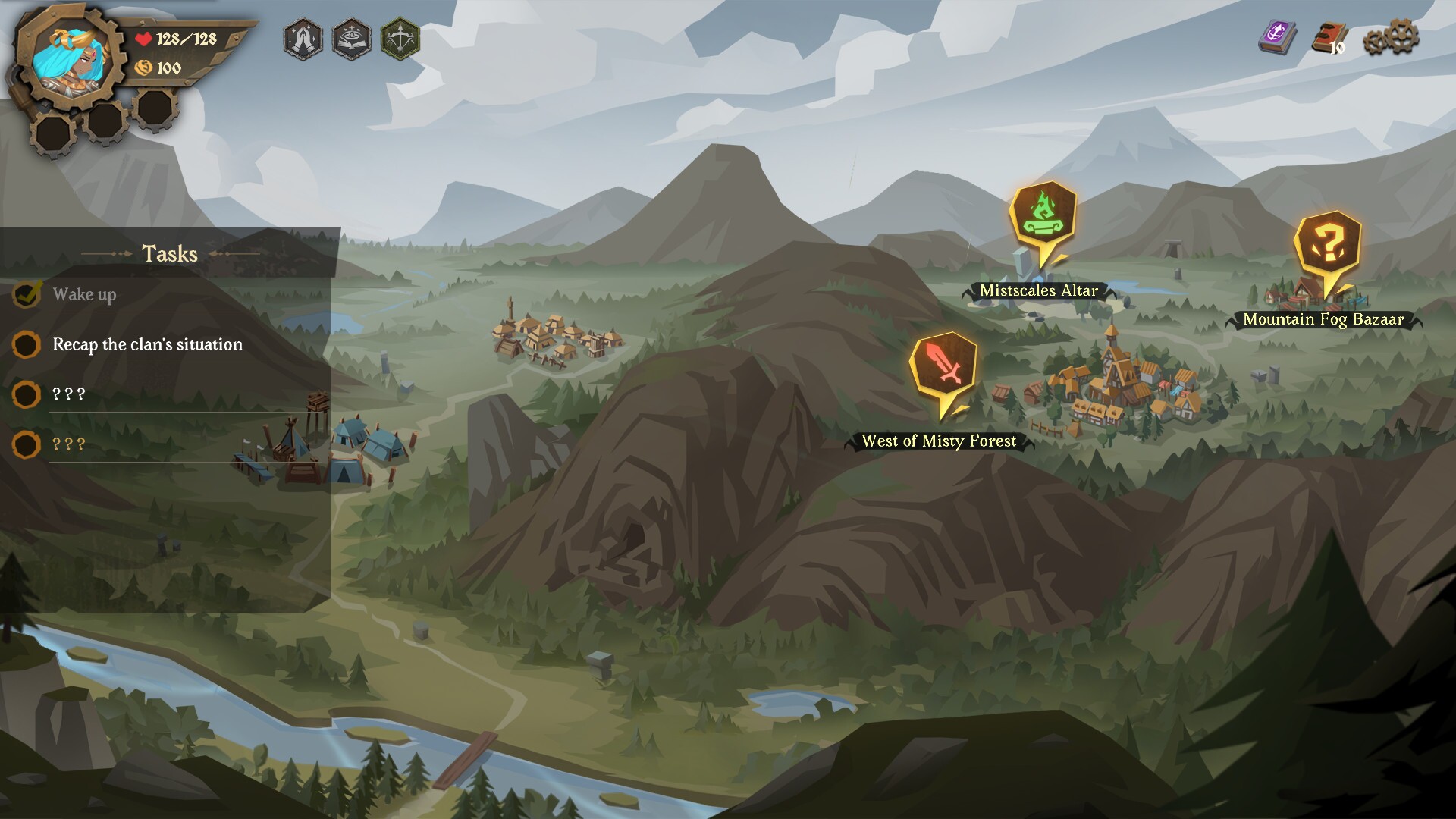
Task: Select the praying hands badge
Action: pos(303,39)
